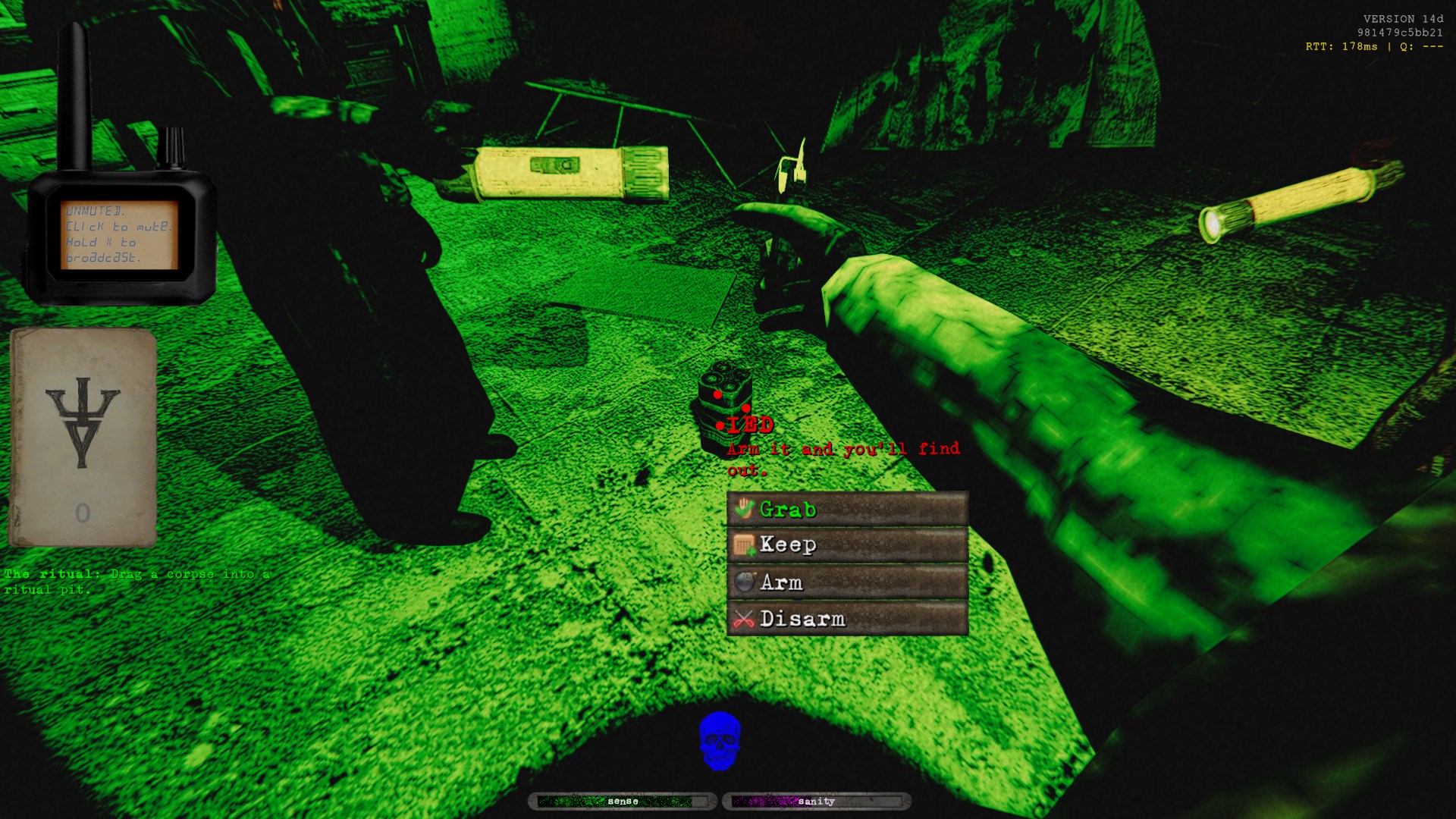1456x819 pixels.
Task: Select the Keep option
Action: tap(847, 544)
